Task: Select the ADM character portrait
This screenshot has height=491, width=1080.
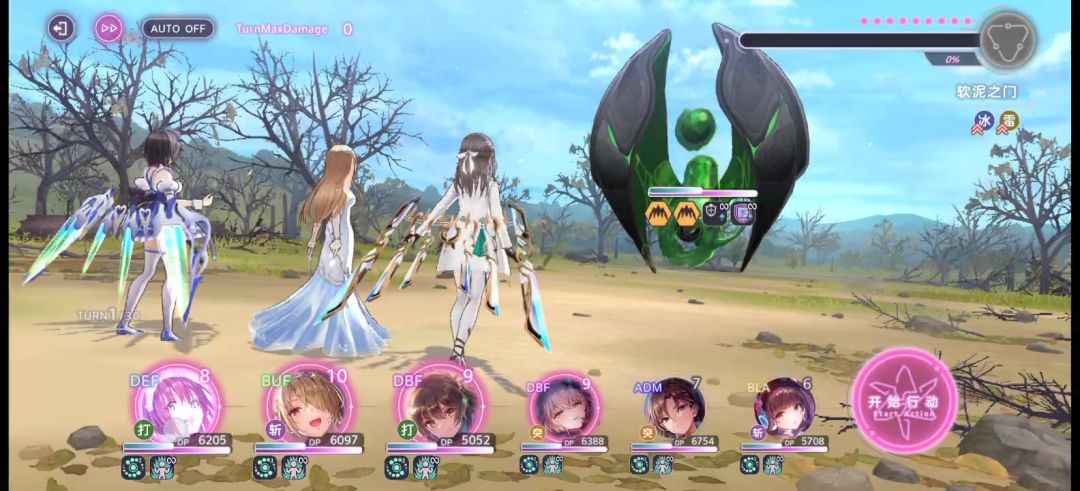Action: [673, 407]
